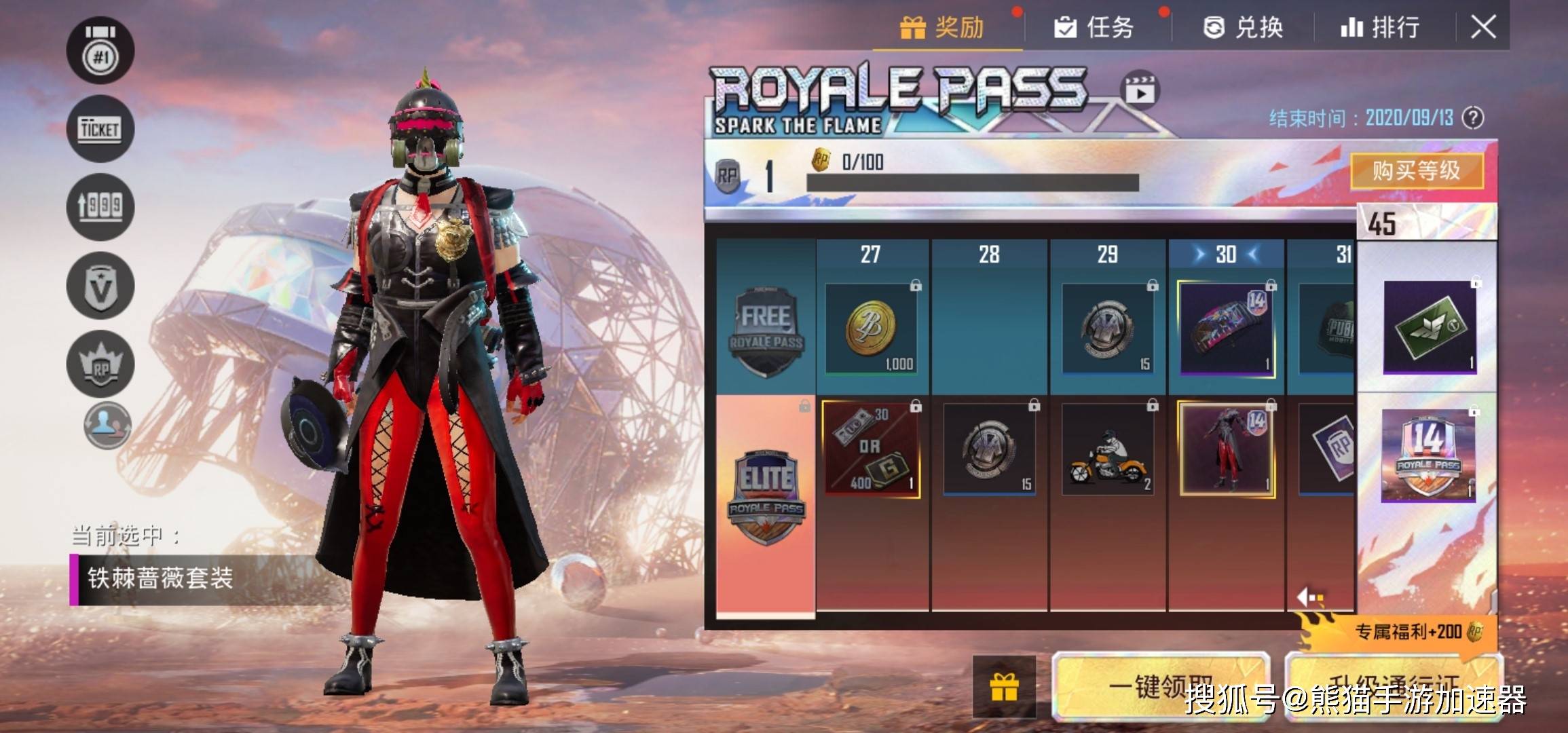Select the RP crown icon
Viewport: 1568px width, 733px height.
tap(100, 364)
